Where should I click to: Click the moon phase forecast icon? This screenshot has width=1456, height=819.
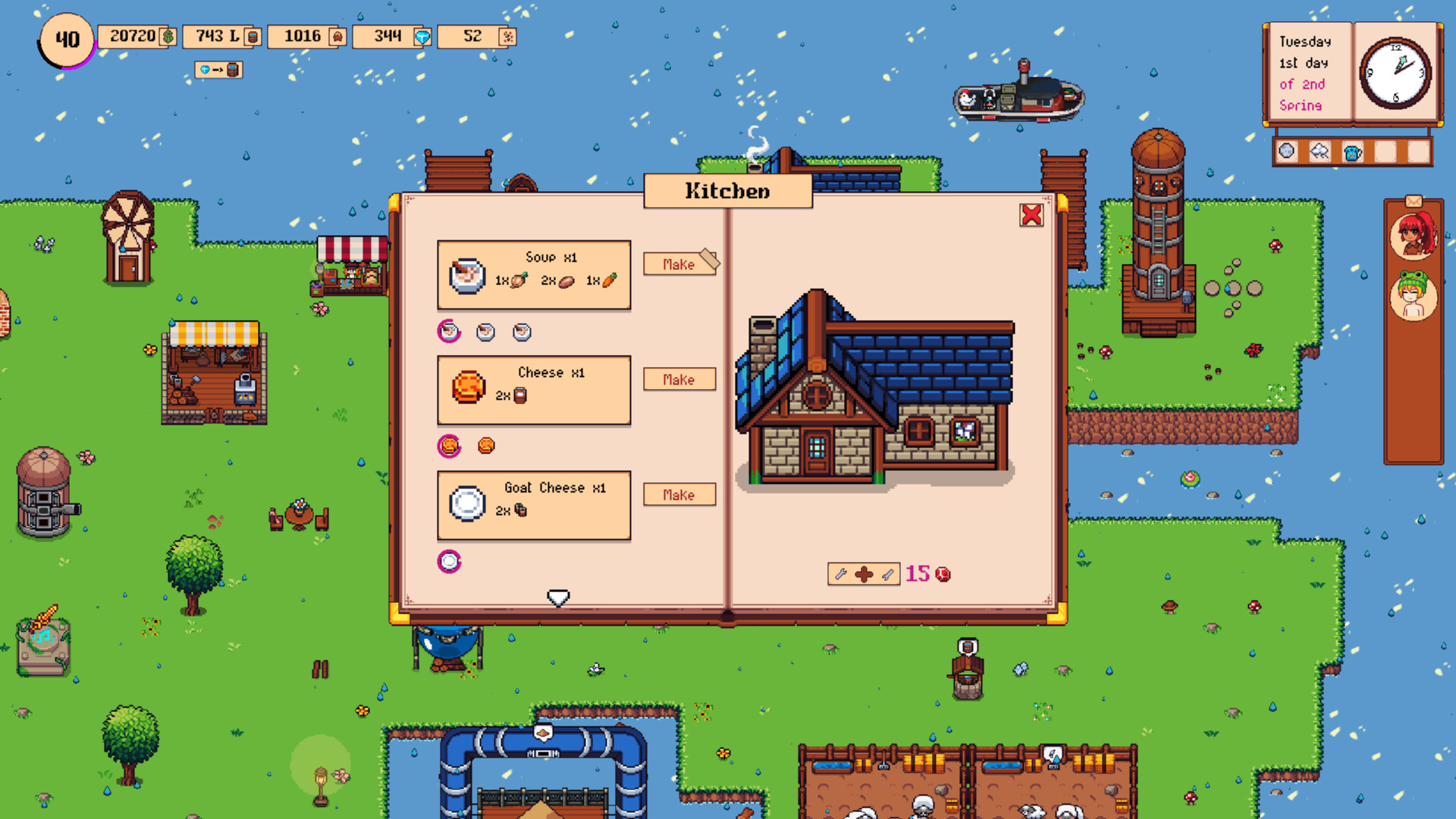click(1285, 152)
